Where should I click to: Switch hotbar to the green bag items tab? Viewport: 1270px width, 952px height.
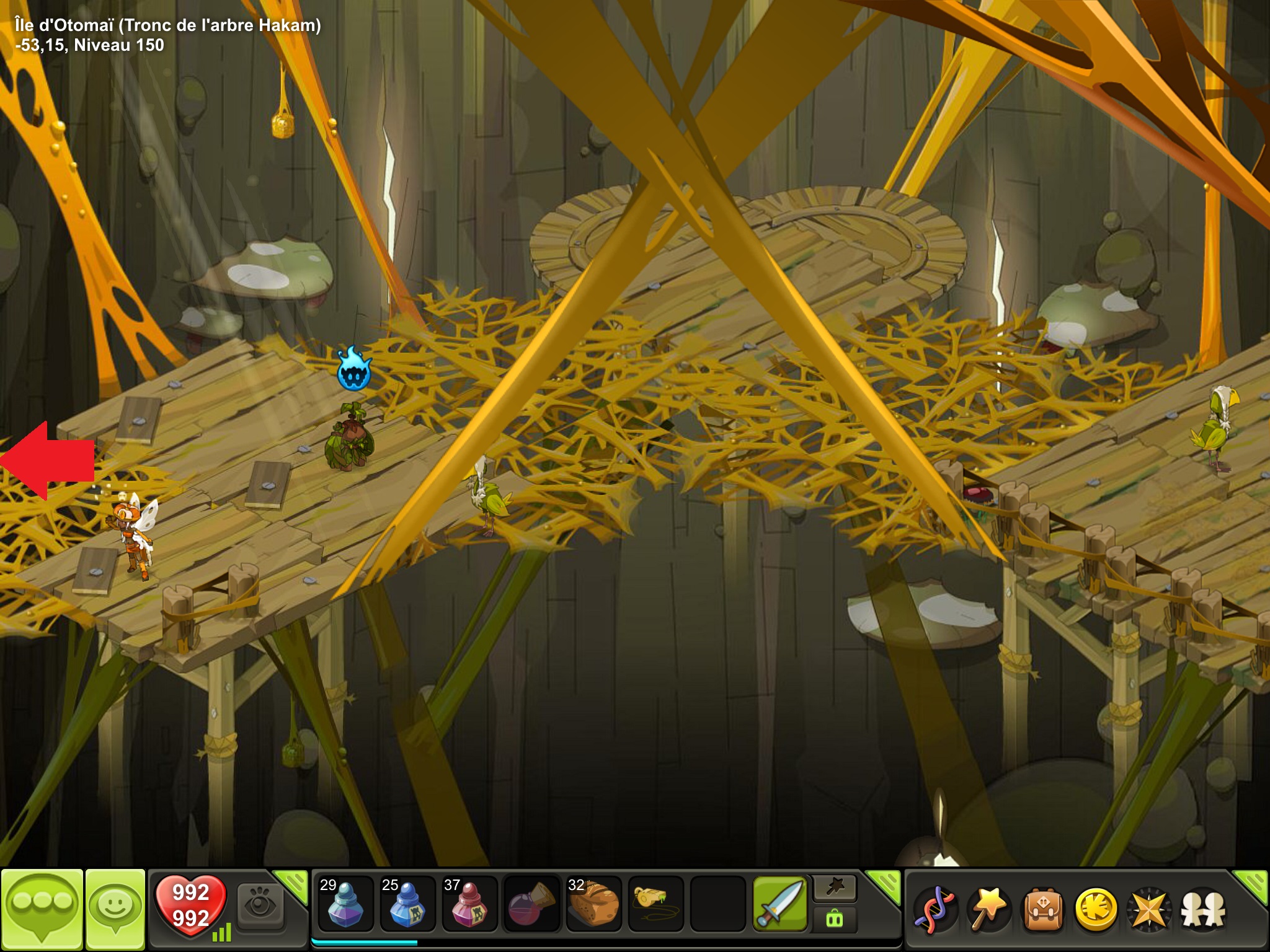(x=835, y=919)
